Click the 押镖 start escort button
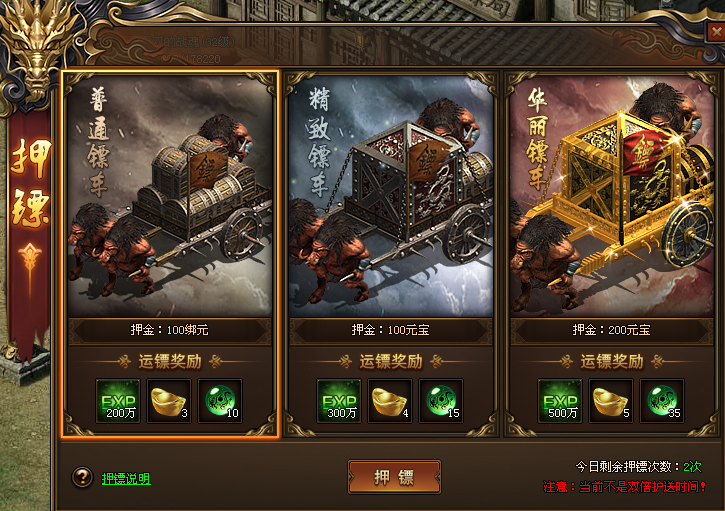Viewport: 725px width, 511px height. tap(394, 477)
